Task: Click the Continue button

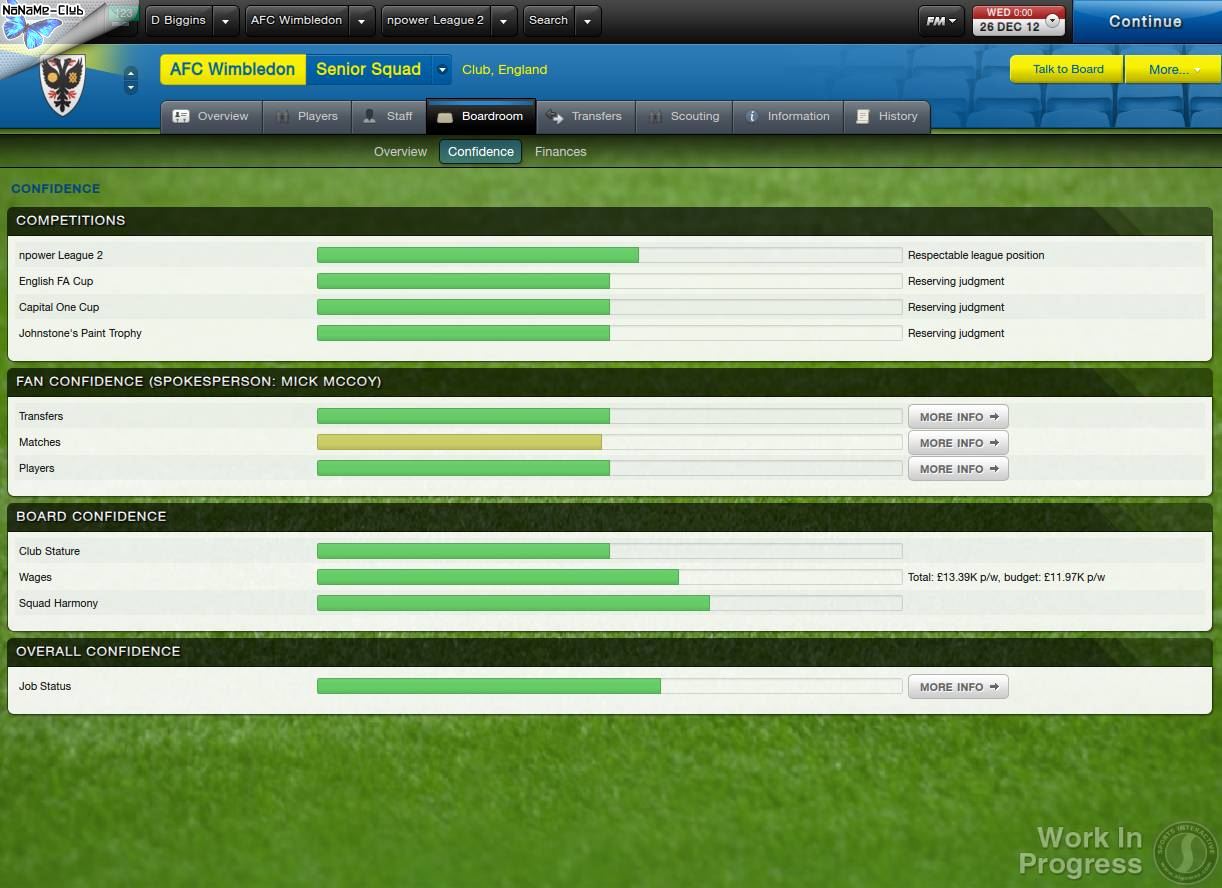Action: pyautogui.click(x=1145, y=21)
